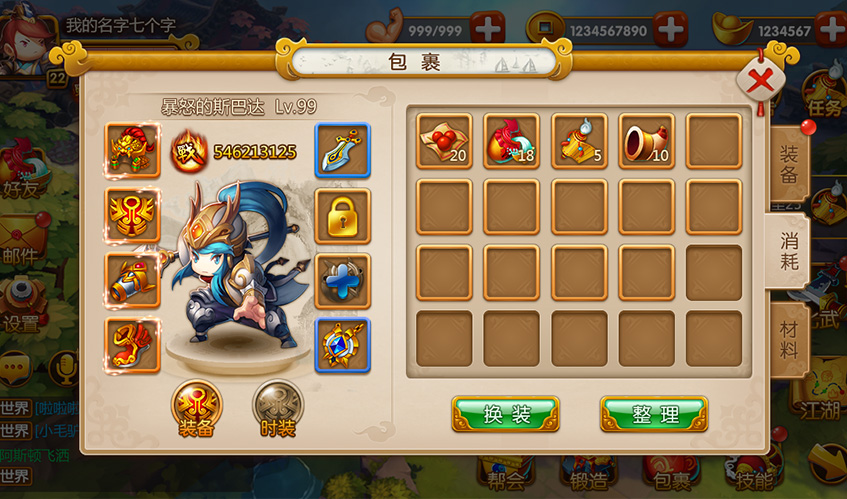The height and width of the screenshot is (499, 847).
Task: Close the 包裹 bag window
Action: [760, 81]
